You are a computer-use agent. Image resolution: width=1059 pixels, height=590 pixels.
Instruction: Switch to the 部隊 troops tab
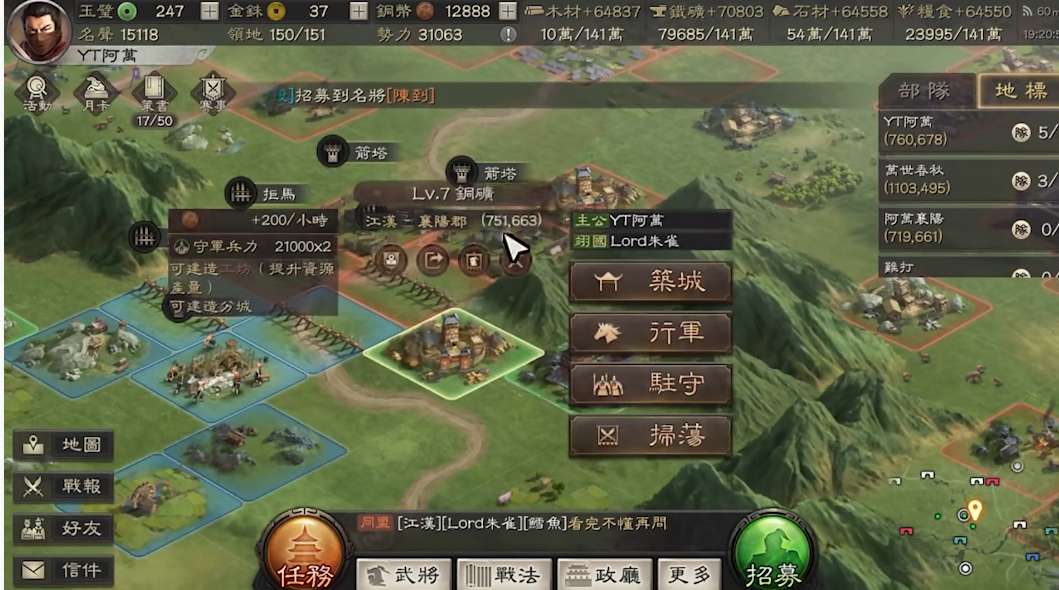click(925, 91)
